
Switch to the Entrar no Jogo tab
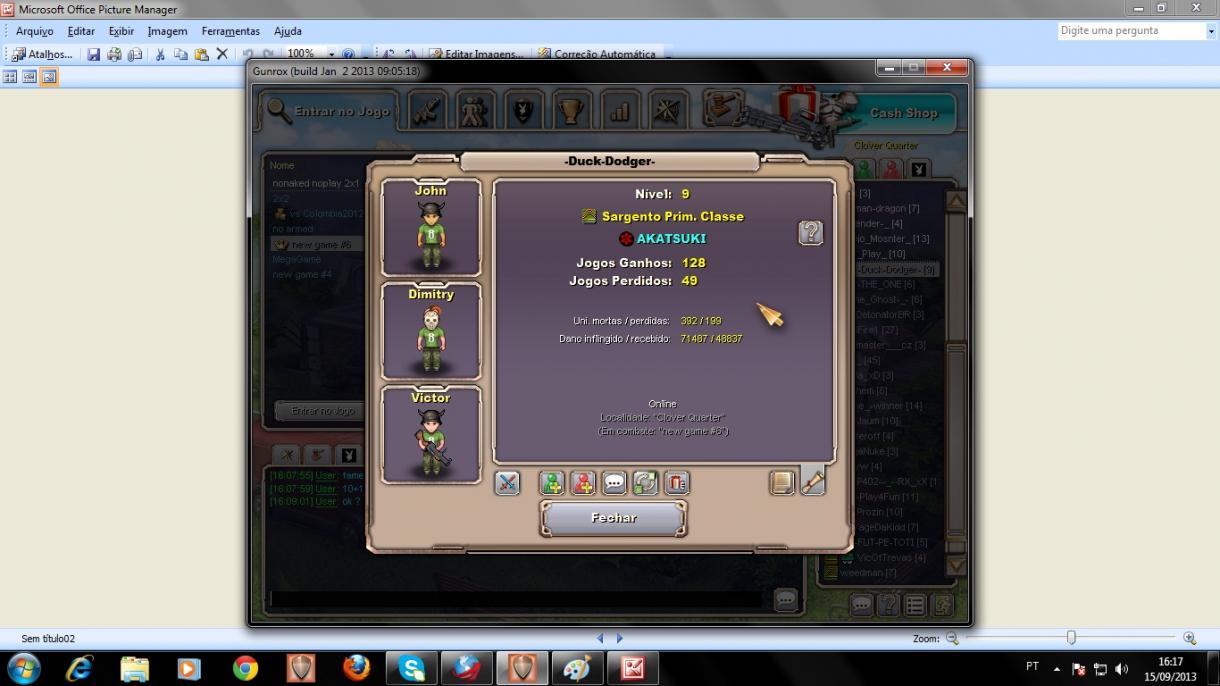pyautogui.click(x=329, y=111)
